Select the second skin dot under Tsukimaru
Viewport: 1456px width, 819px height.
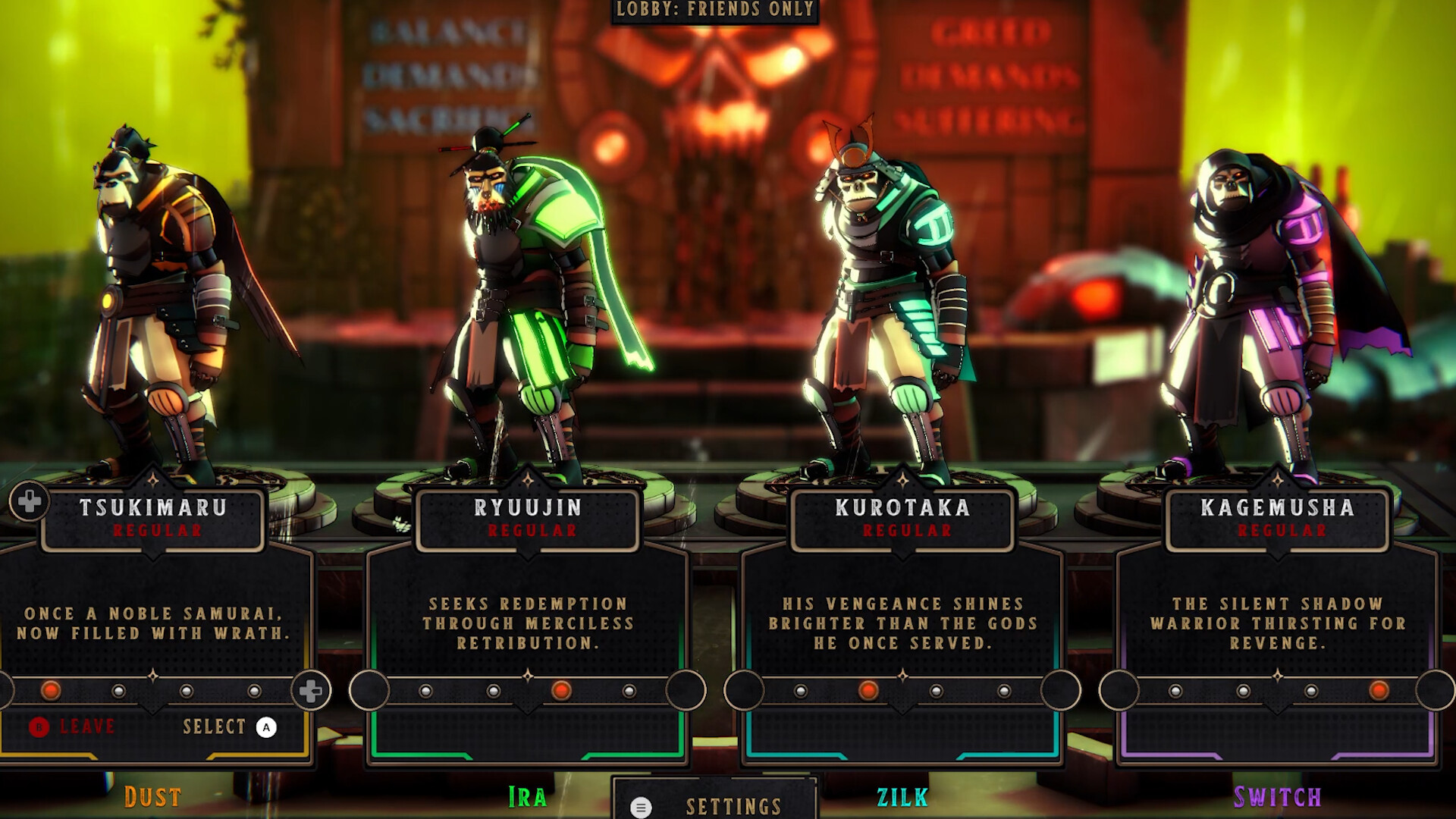[x=118, y=691]
